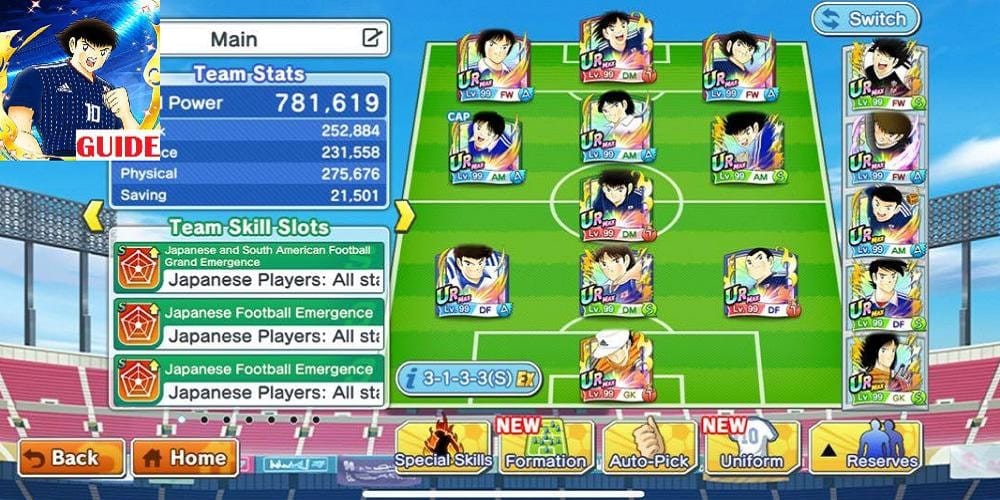This screenshot has height=500, width=1000.
Task: Select the reserve DF player card
Action: 885,296
